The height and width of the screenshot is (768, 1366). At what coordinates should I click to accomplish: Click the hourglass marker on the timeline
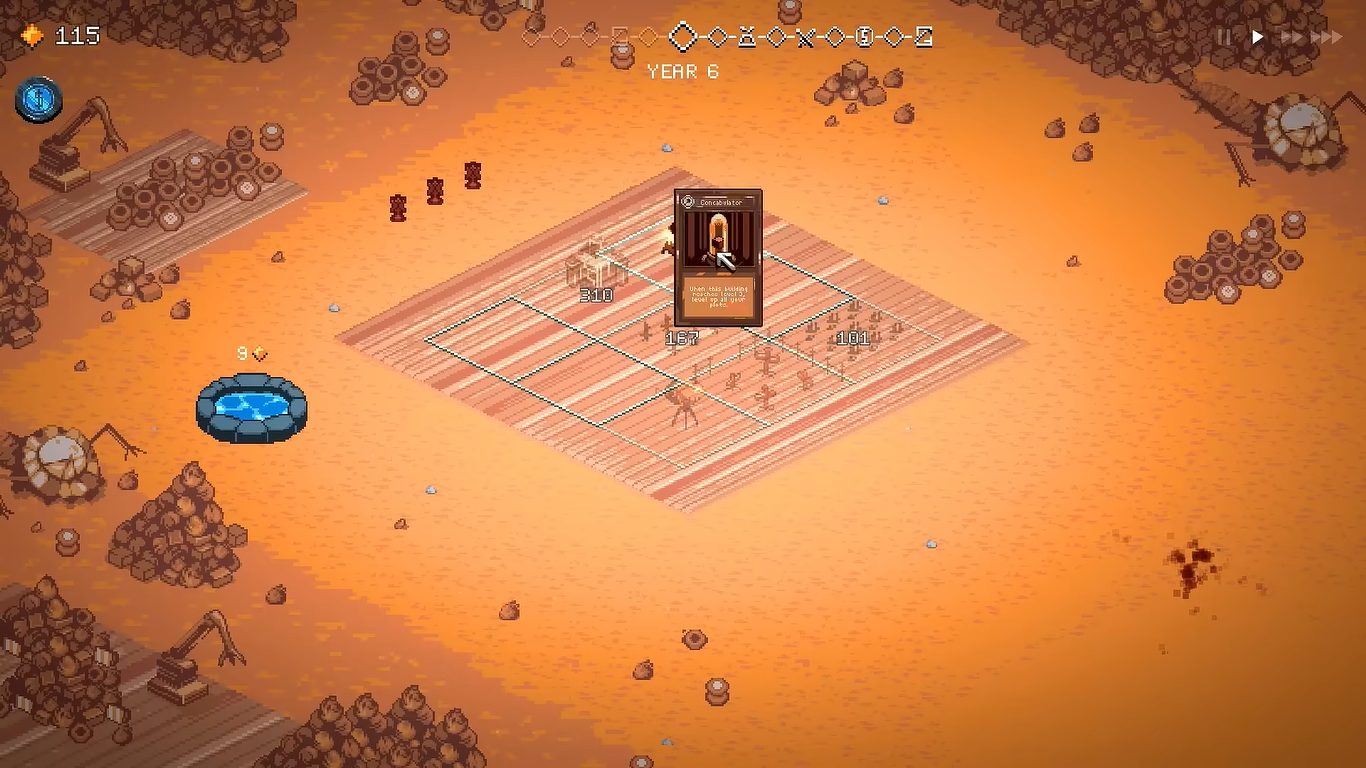pyautogui.click(x=746, y=38)
